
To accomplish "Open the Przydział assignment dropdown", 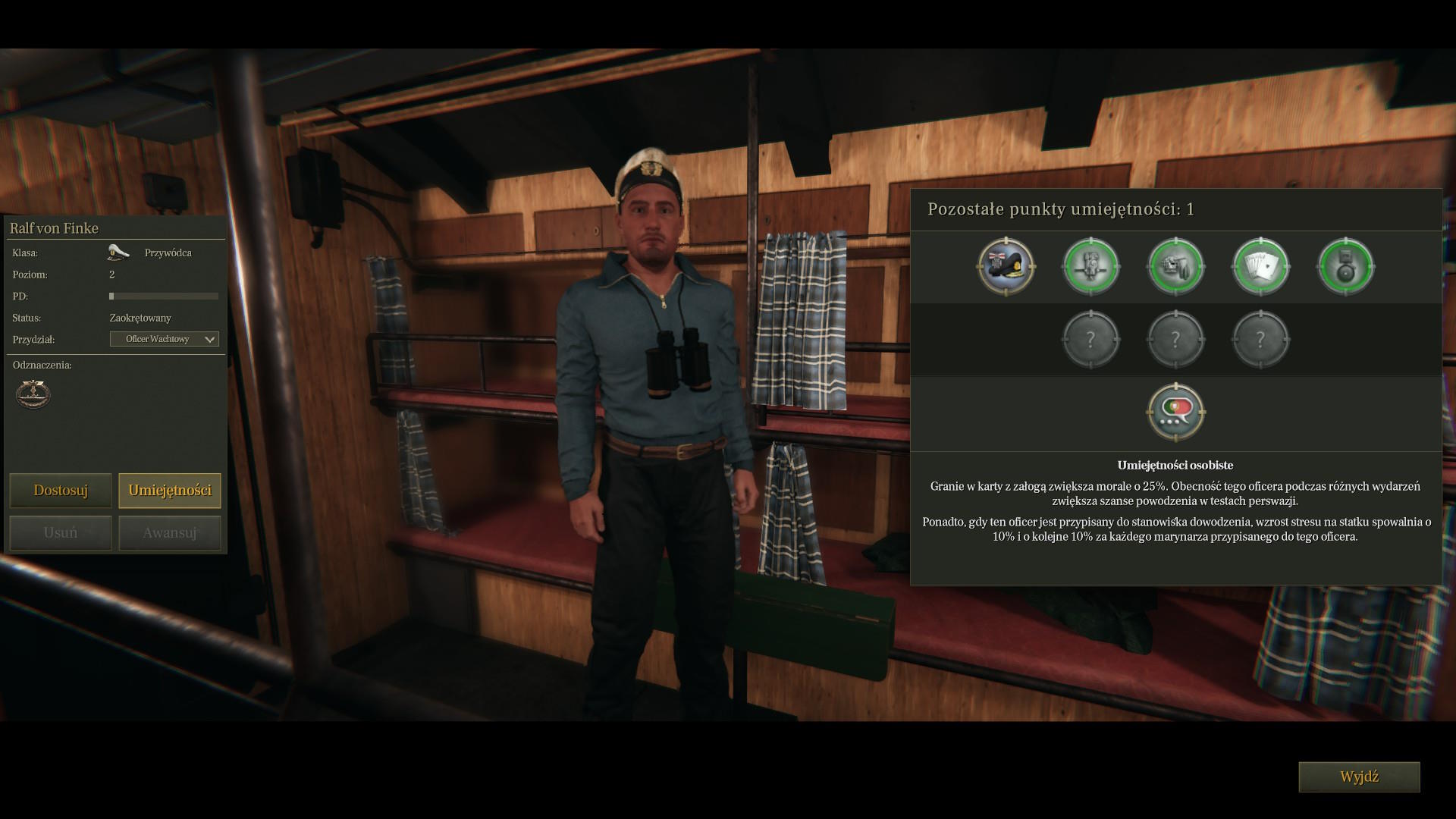I will pos(165,339).
